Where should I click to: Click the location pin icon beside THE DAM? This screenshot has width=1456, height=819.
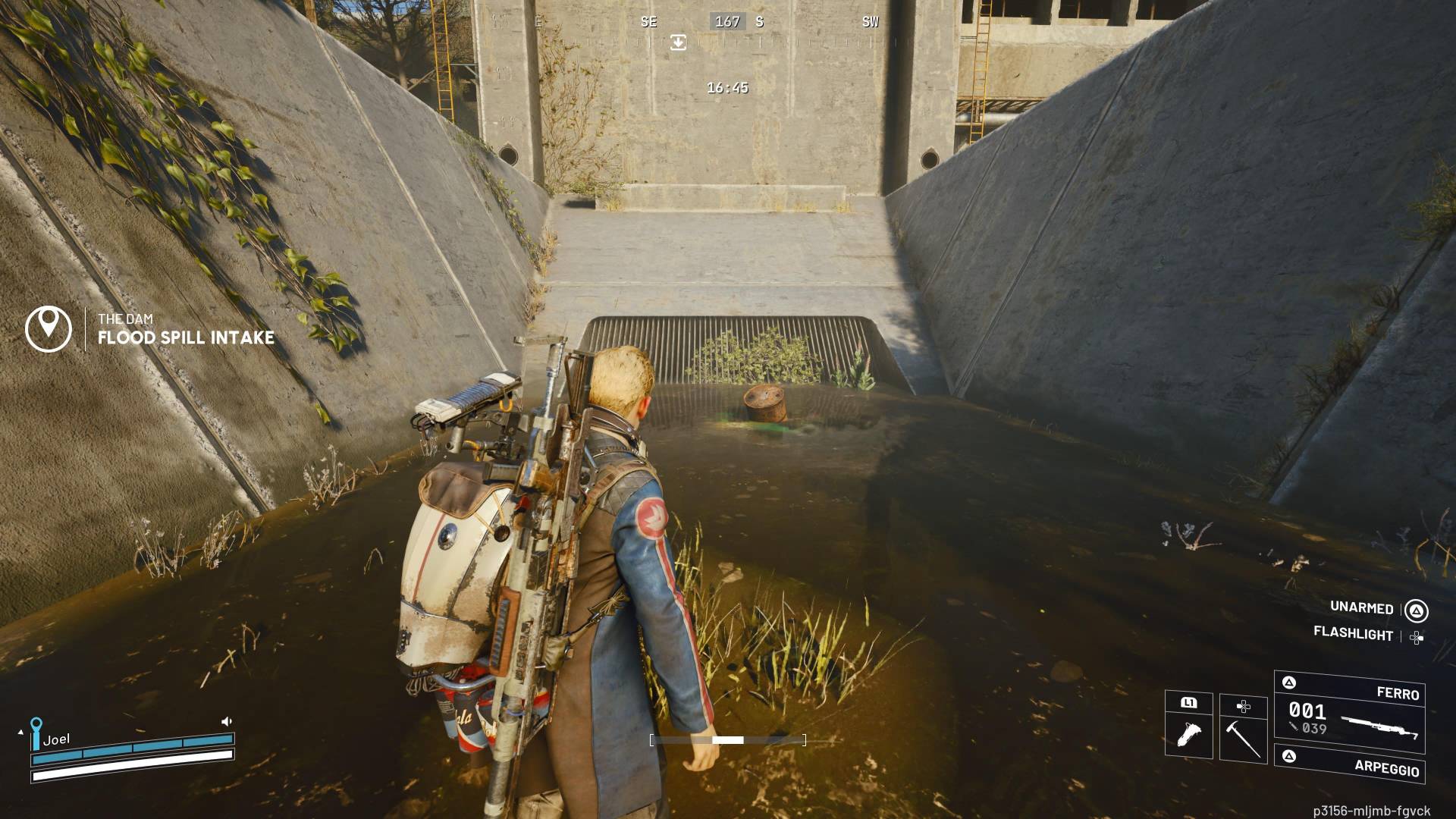(x=47, y=328)
